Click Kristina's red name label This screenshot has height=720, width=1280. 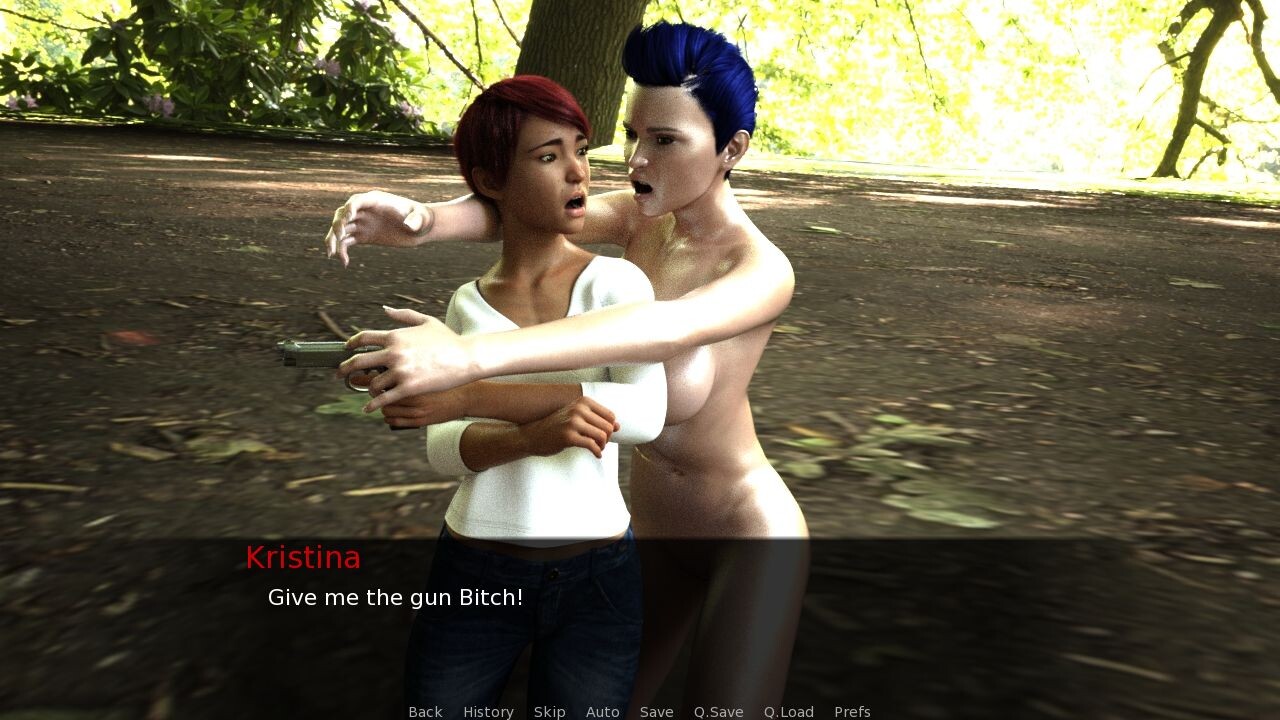coord(304,557)
